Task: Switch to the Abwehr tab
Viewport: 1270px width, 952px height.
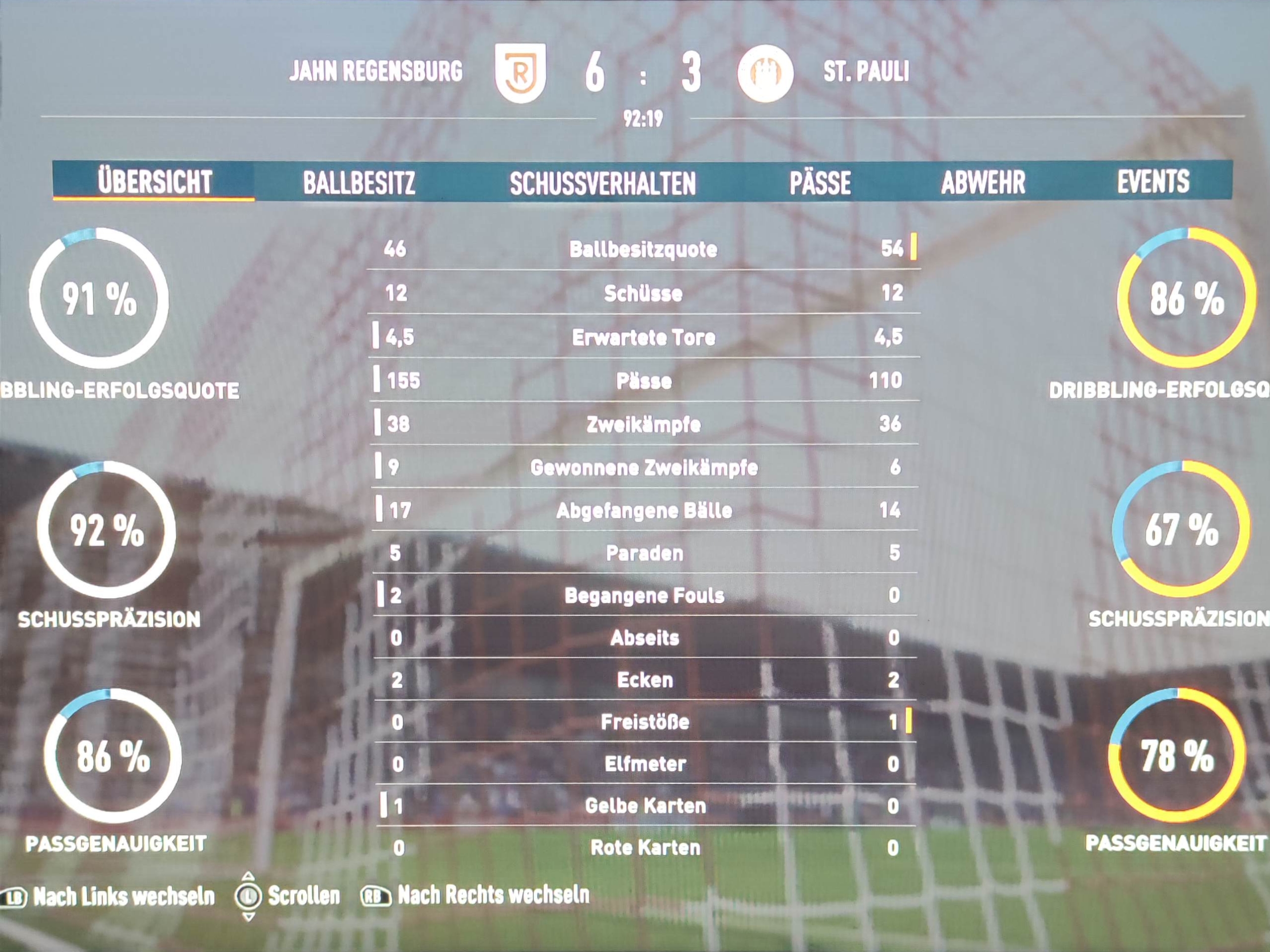Action: (x=983, y=183)
